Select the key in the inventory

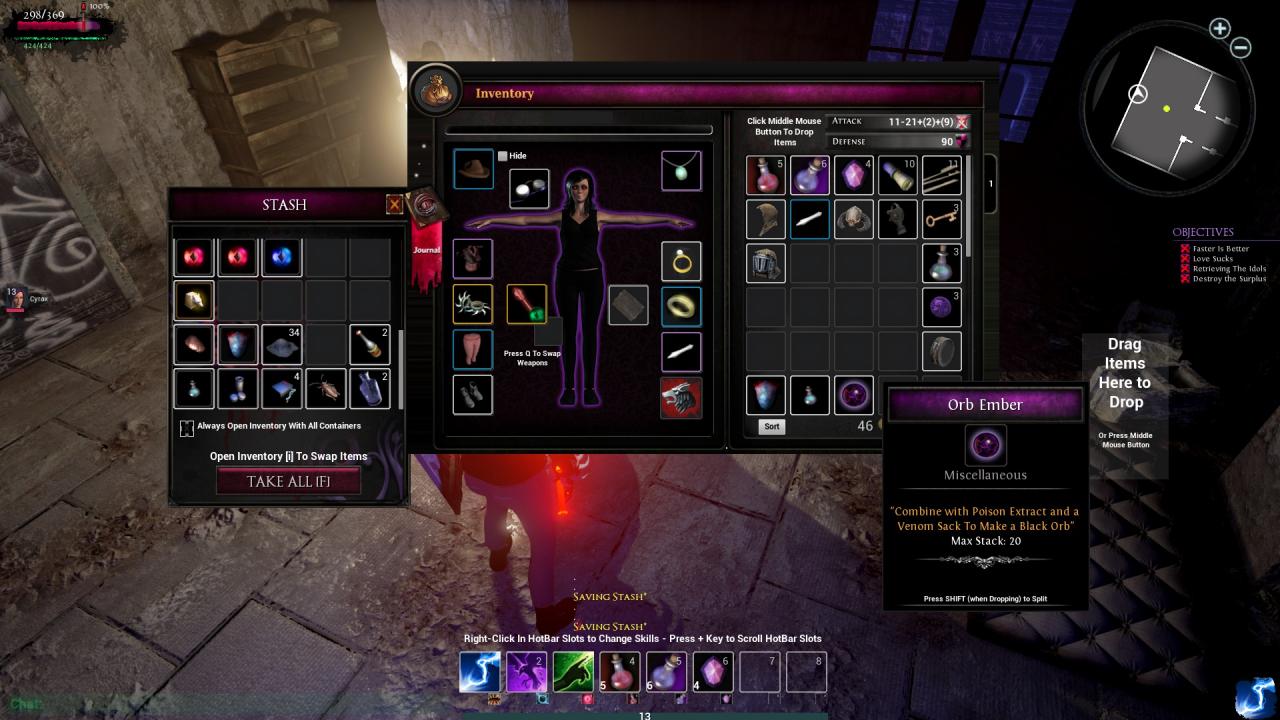coord(941,219)
